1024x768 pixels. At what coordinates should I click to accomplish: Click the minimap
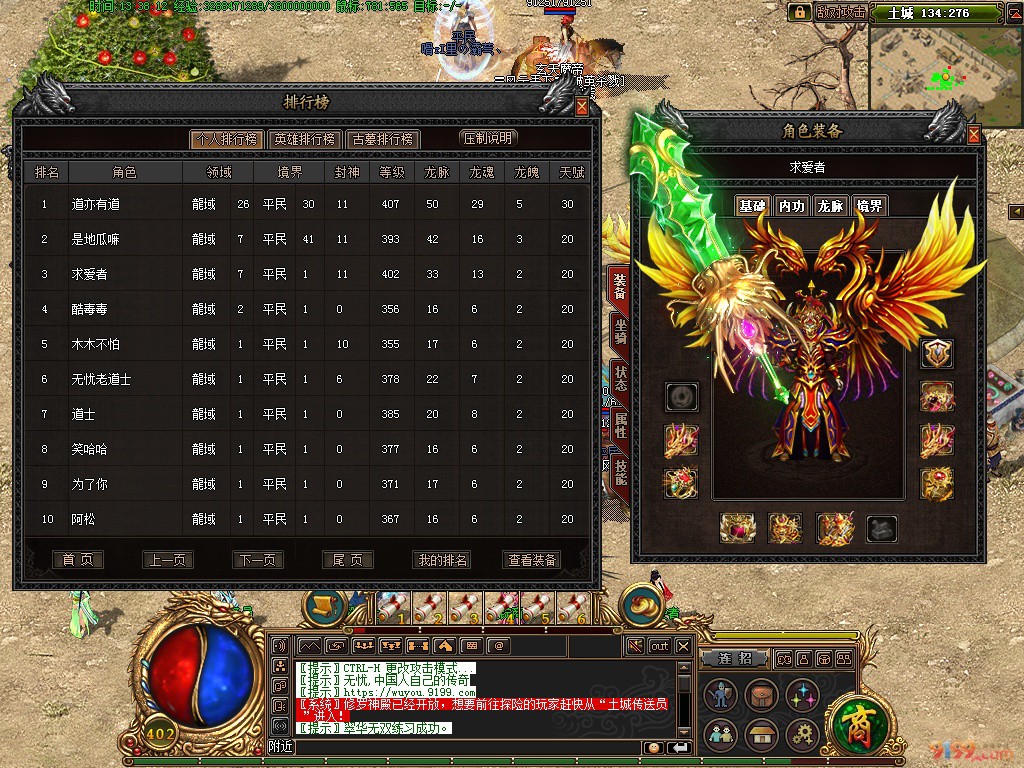(945, 68)
